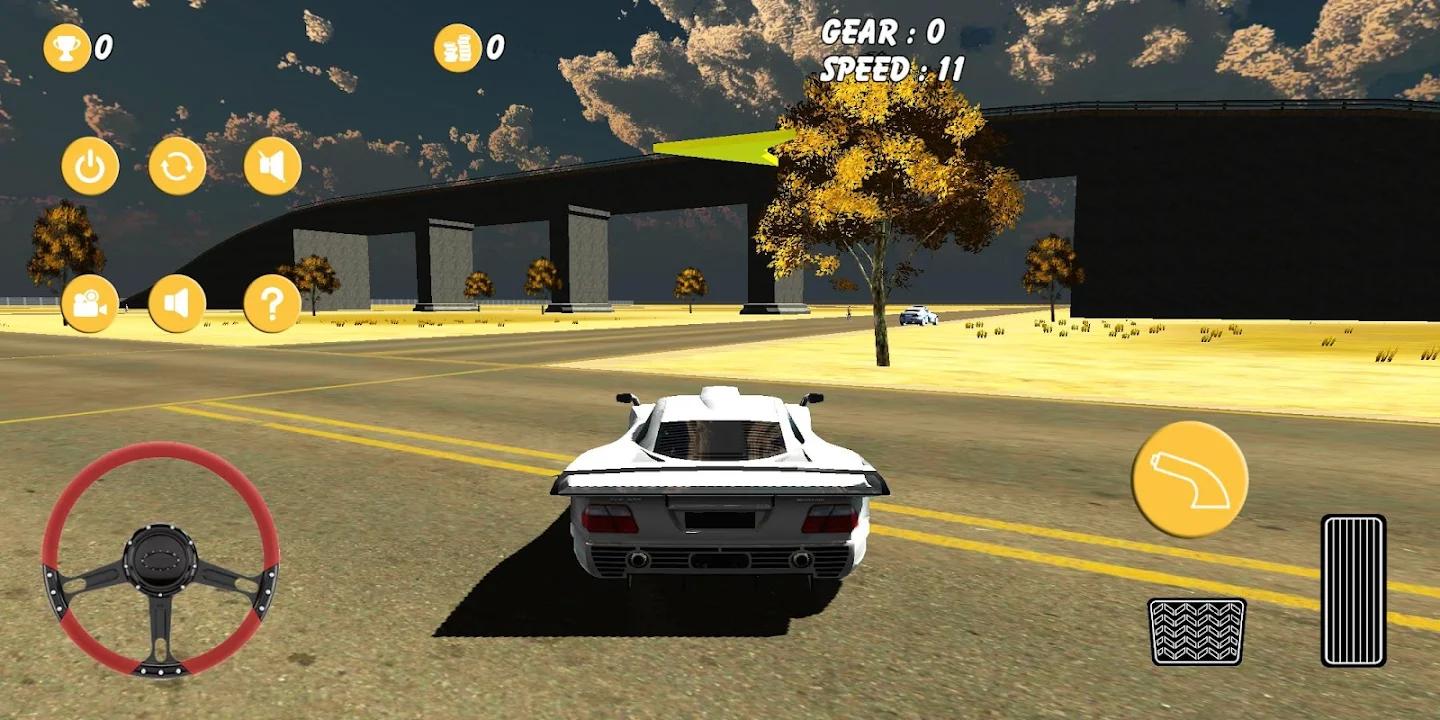Click the red steering wheel
The image size is (1440, 720).
pos(160,559)
